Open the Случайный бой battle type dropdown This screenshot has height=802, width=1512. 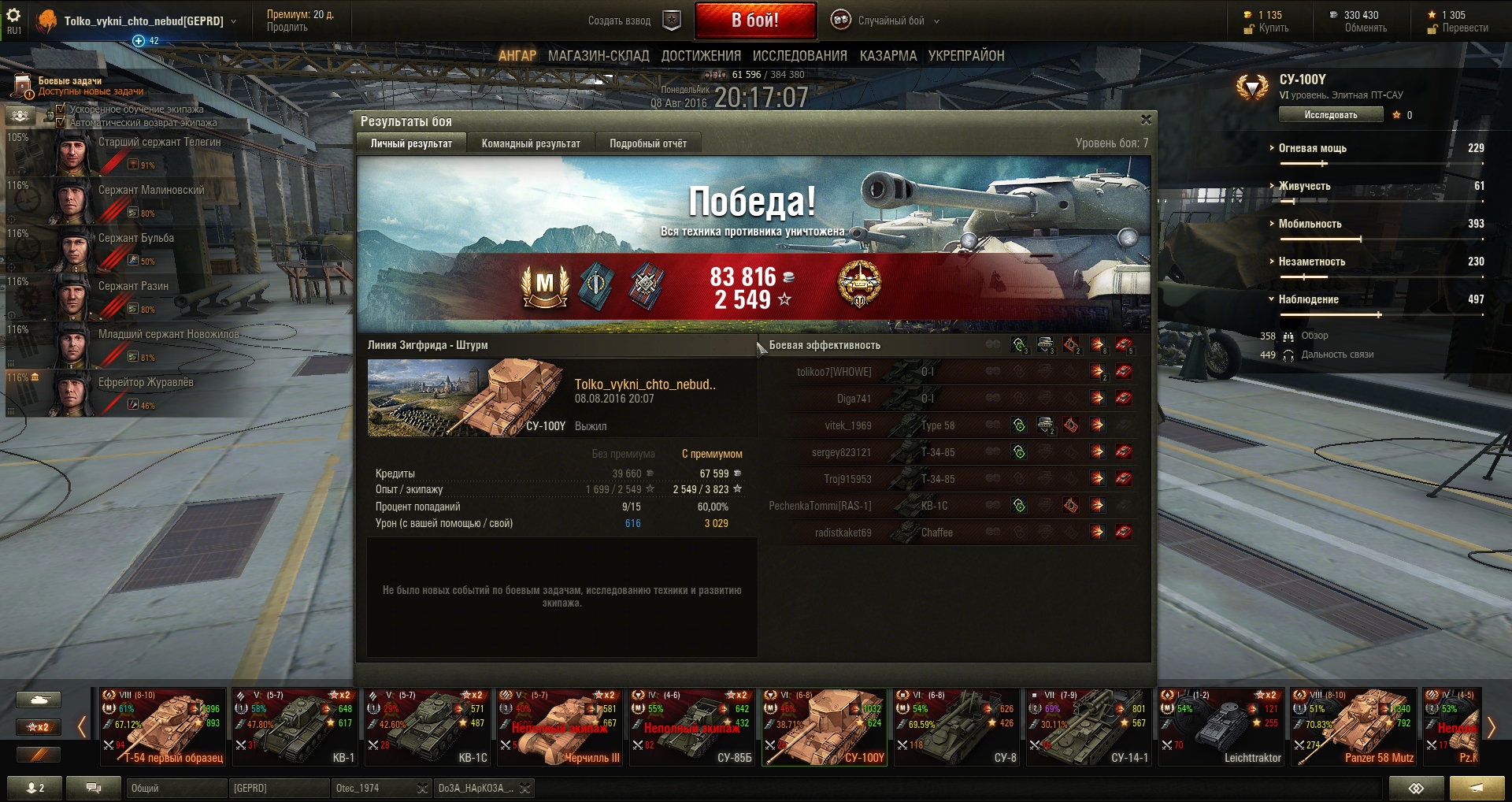click(x=890, y=20)
